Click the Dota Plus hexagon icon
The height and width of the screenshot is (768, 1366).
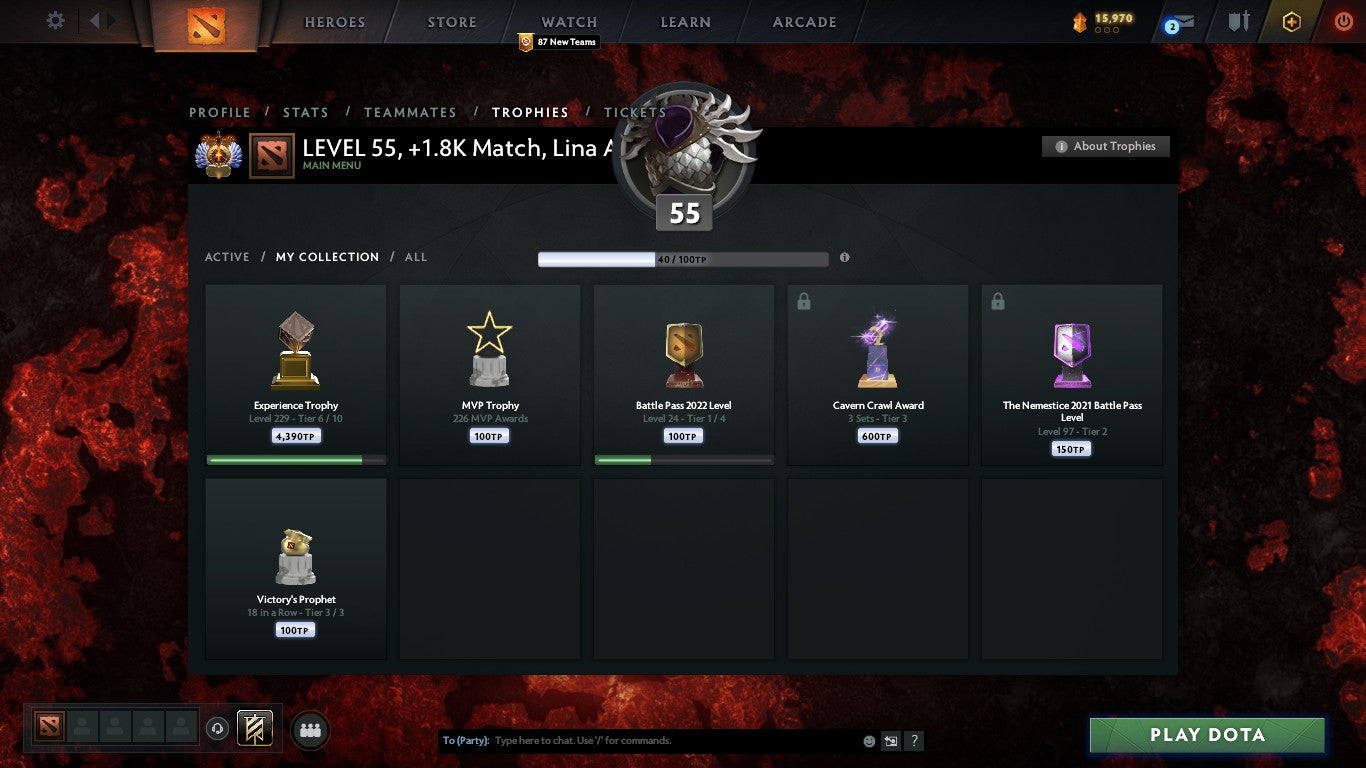tap(1291, 21)
